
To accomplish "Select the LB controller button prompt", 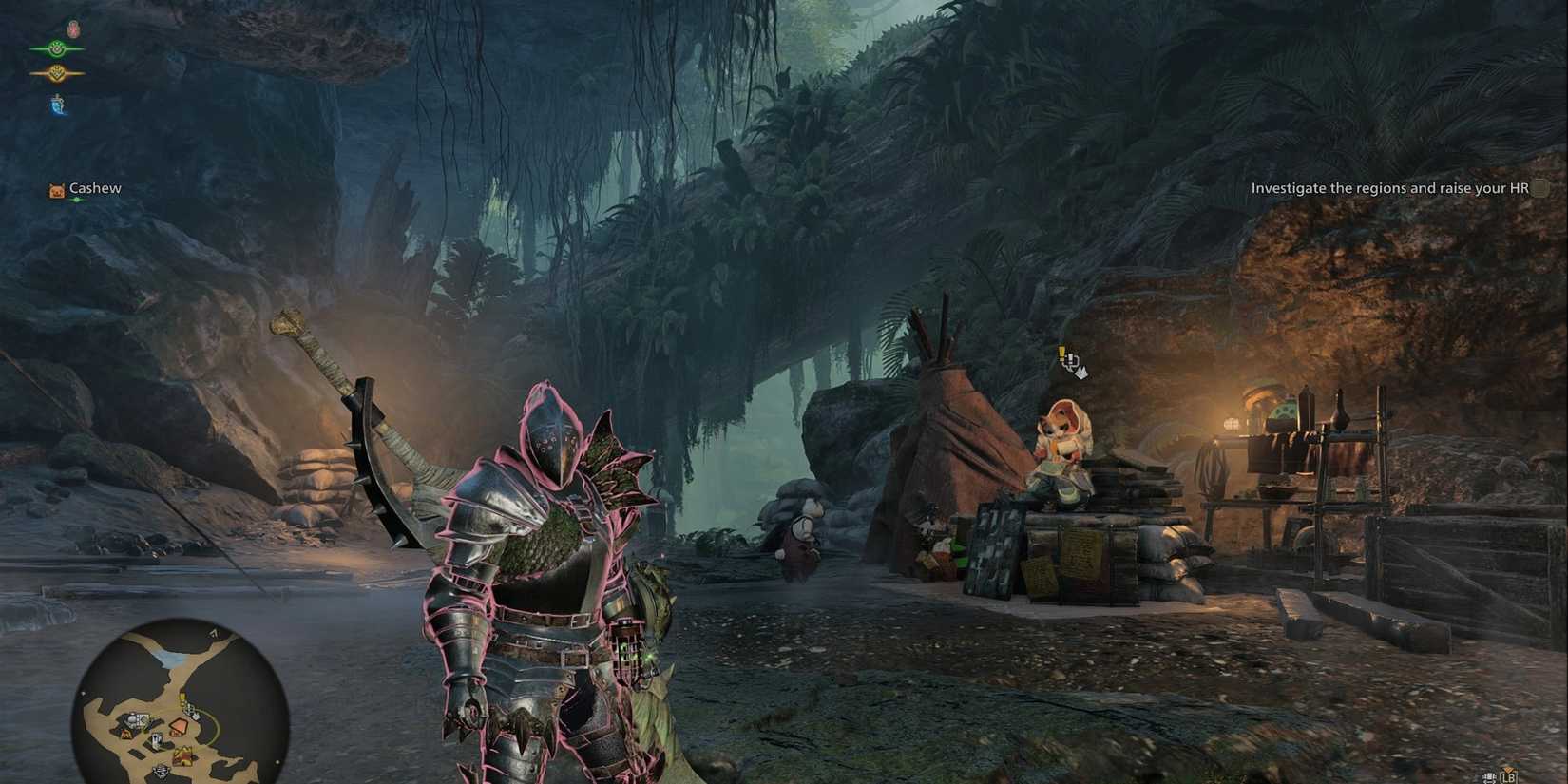I will (1509, 777).
